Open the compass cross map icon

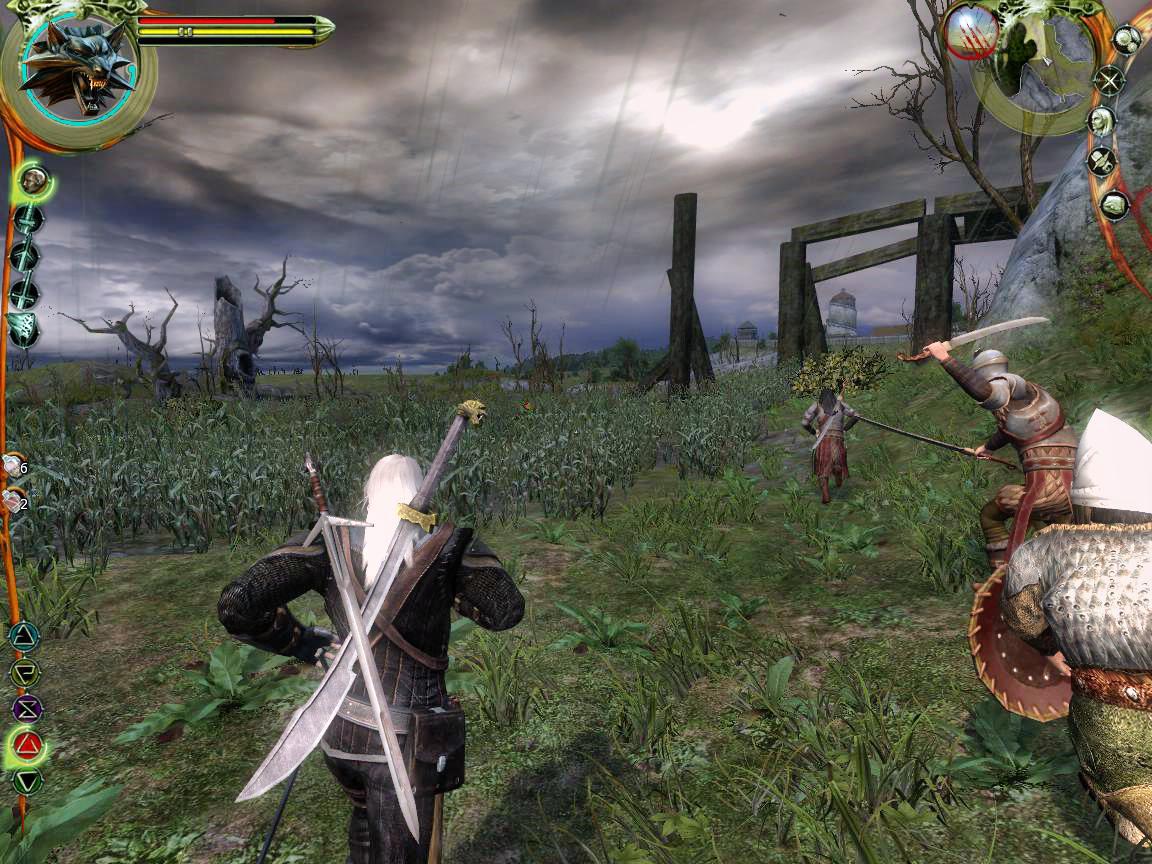tap(1109, 80)
